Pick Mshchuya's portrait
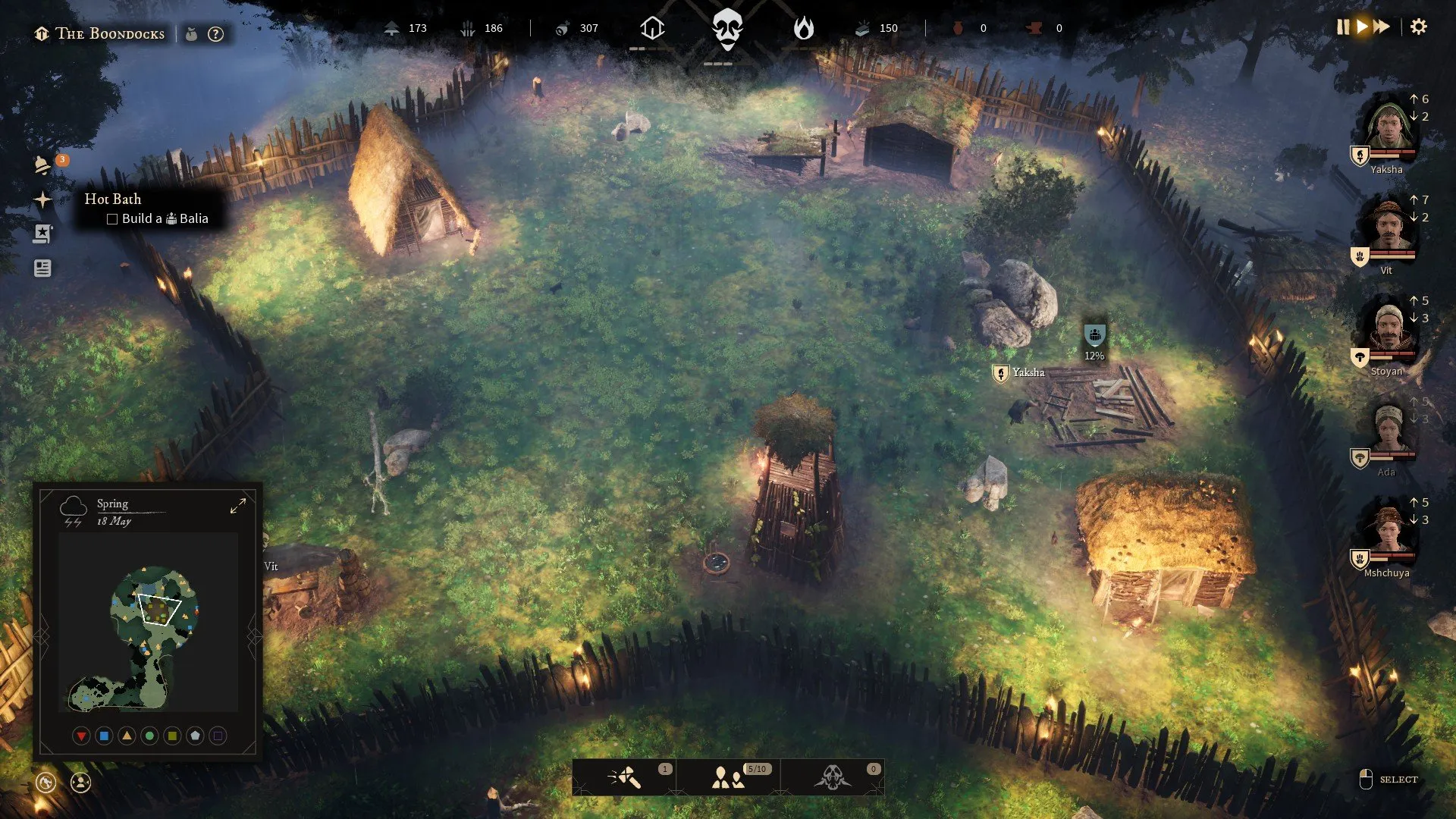 point(1388,530)
